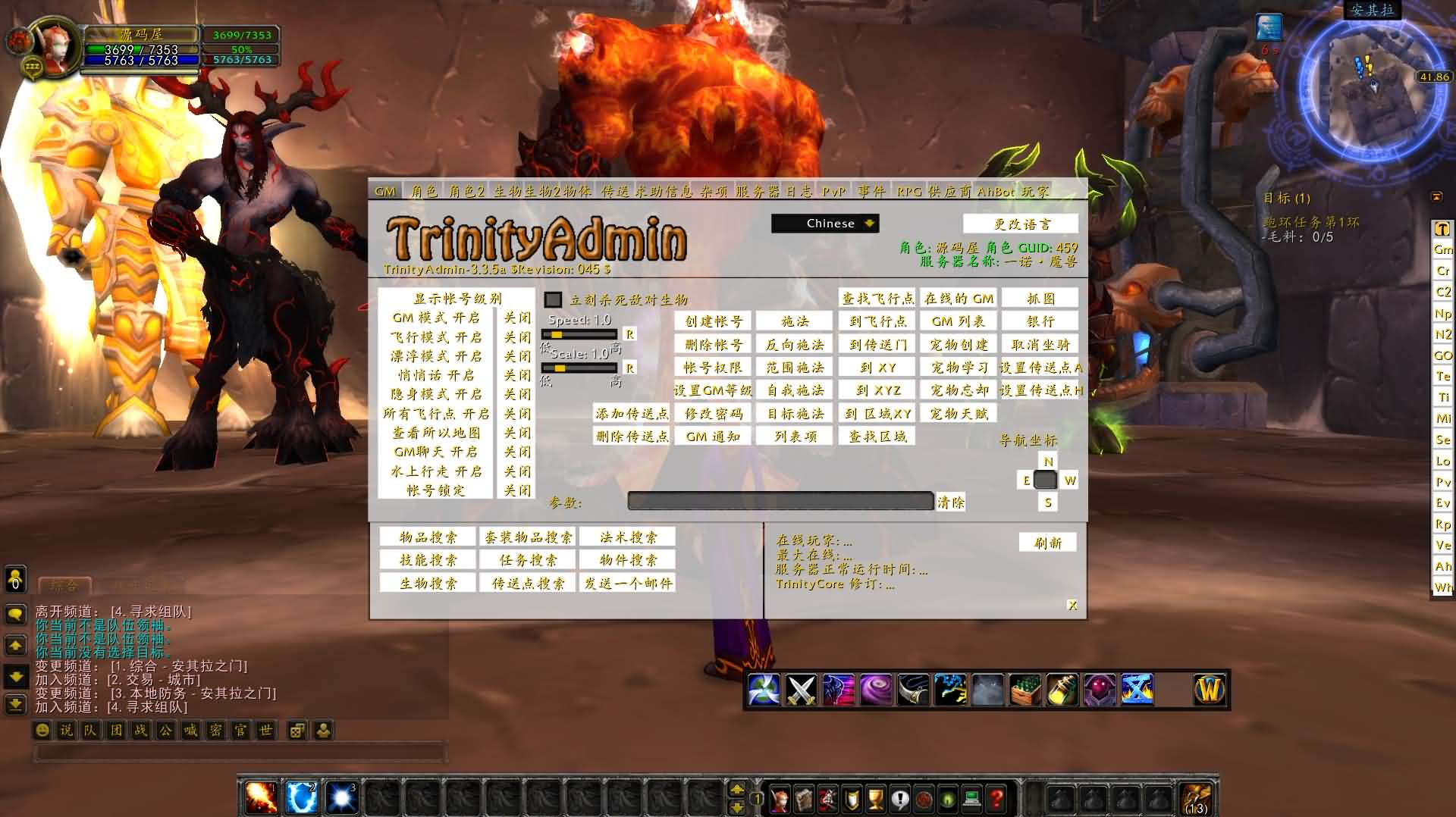This screenshot has width=1456, height=817.
Task: Navigate north with the N button
Action: pos(1048,462)
